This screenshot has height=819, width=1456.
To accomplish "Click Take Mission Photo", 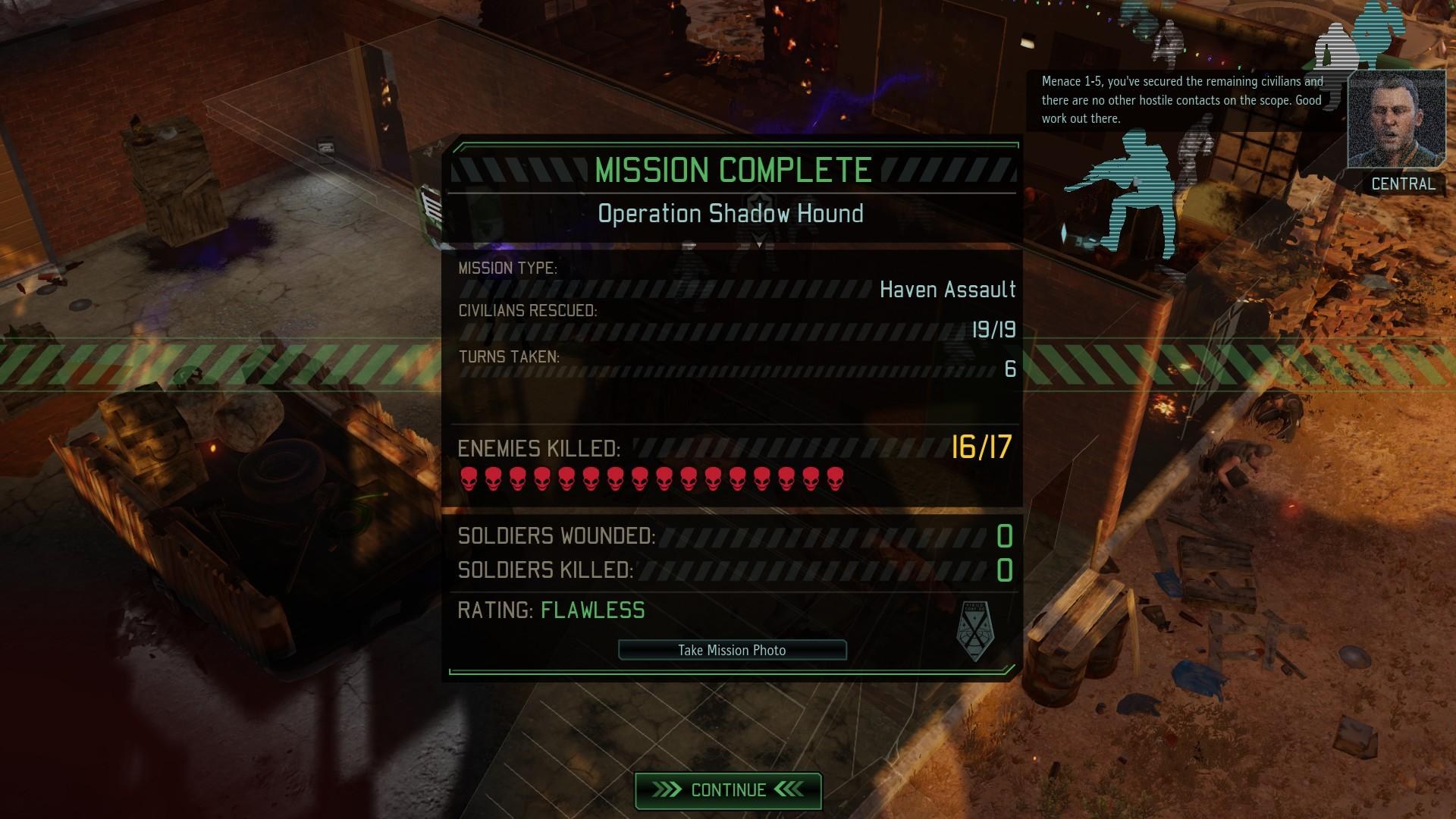I will [732, 650].
